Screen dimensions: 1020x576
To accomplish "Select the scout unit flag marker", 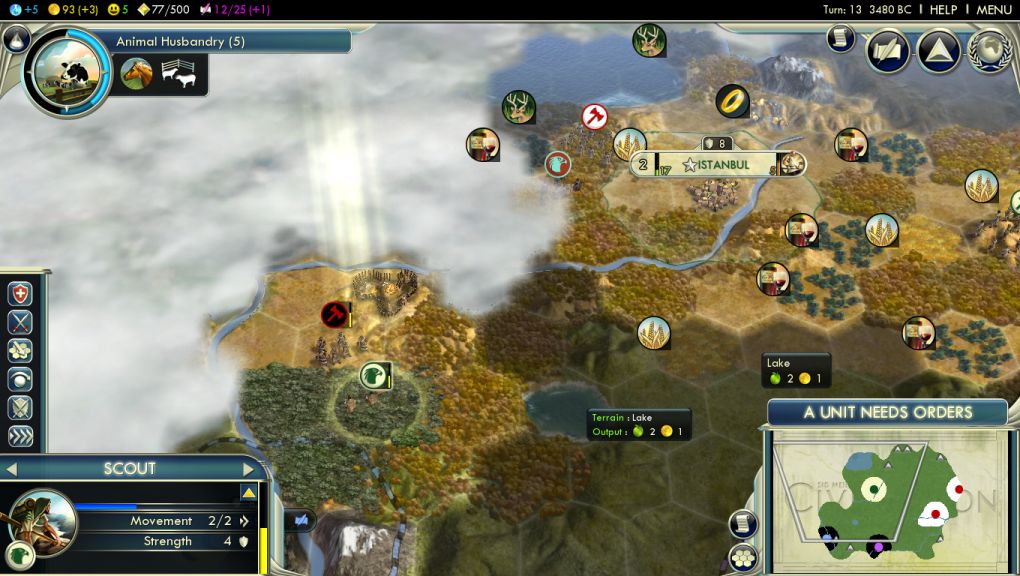I will click(373, 376).
